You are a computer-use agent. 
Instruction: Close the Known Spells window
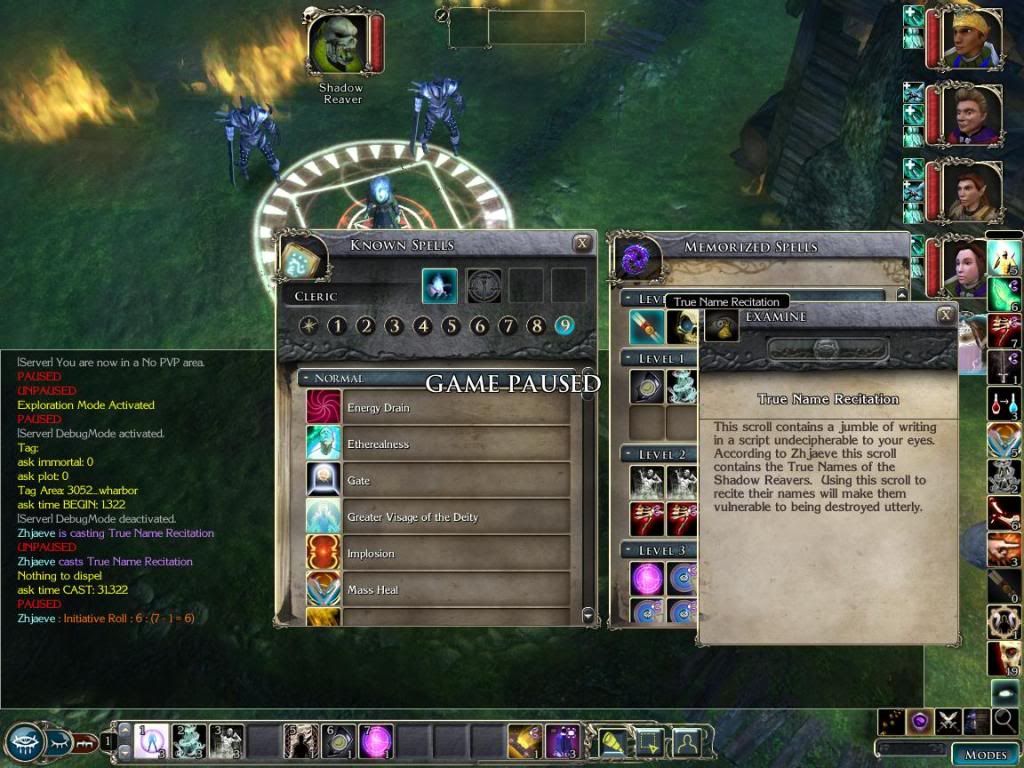[x=582, y=243]
